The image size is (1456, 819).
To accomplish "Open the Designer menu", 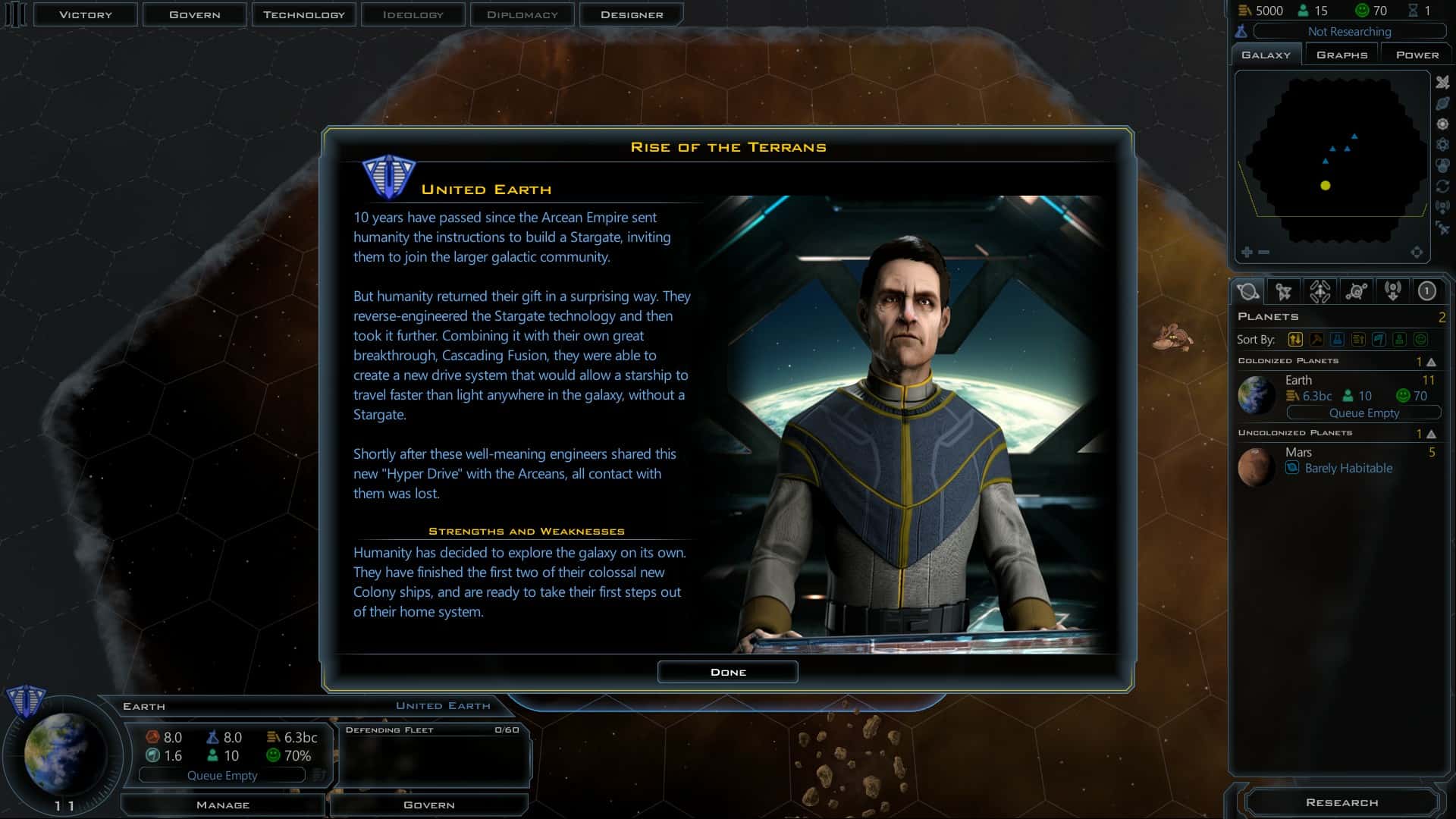I will click(x=631, y=14).
